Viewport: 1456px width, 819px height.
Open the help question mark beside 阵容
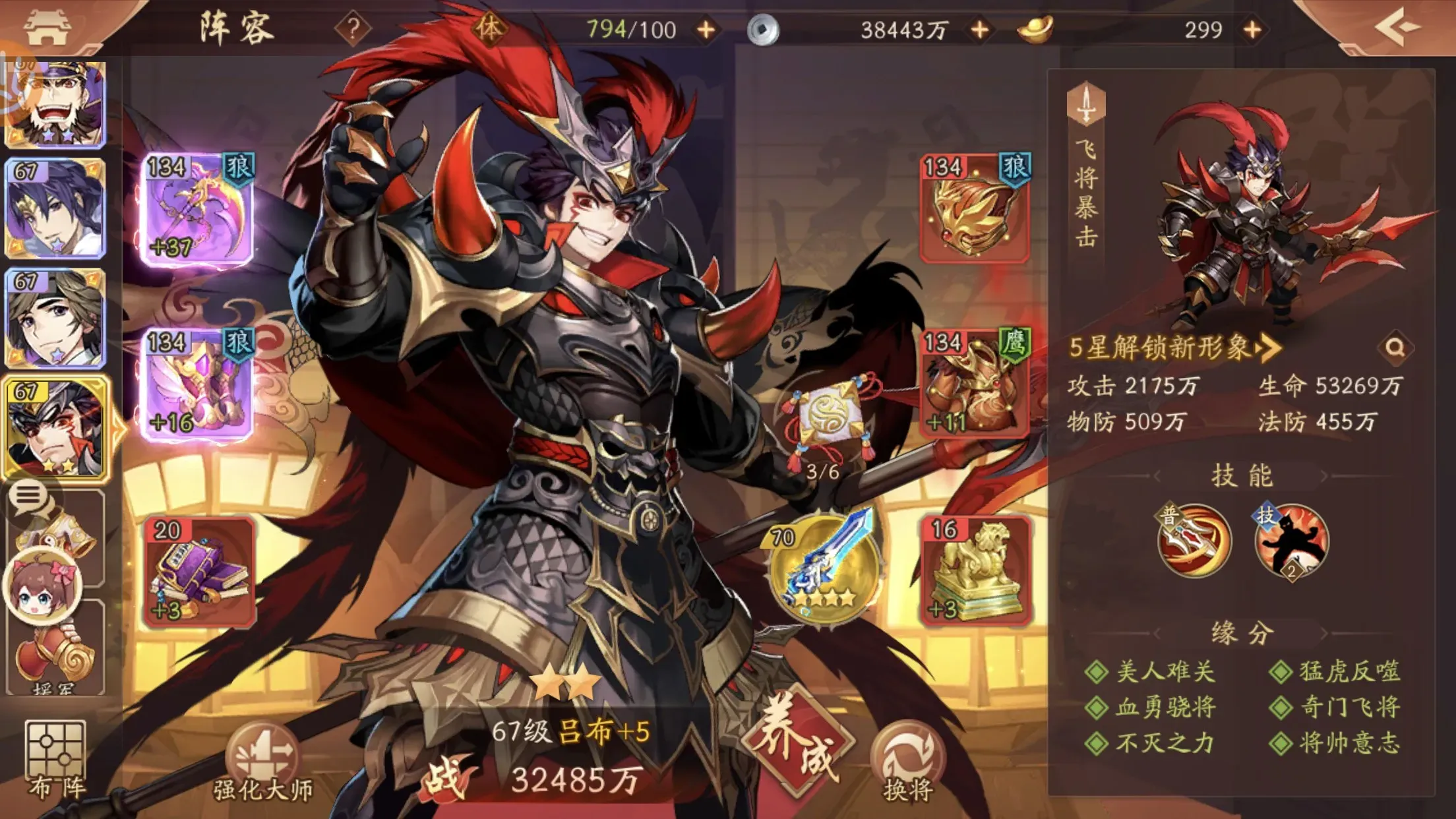coord(354,27)
